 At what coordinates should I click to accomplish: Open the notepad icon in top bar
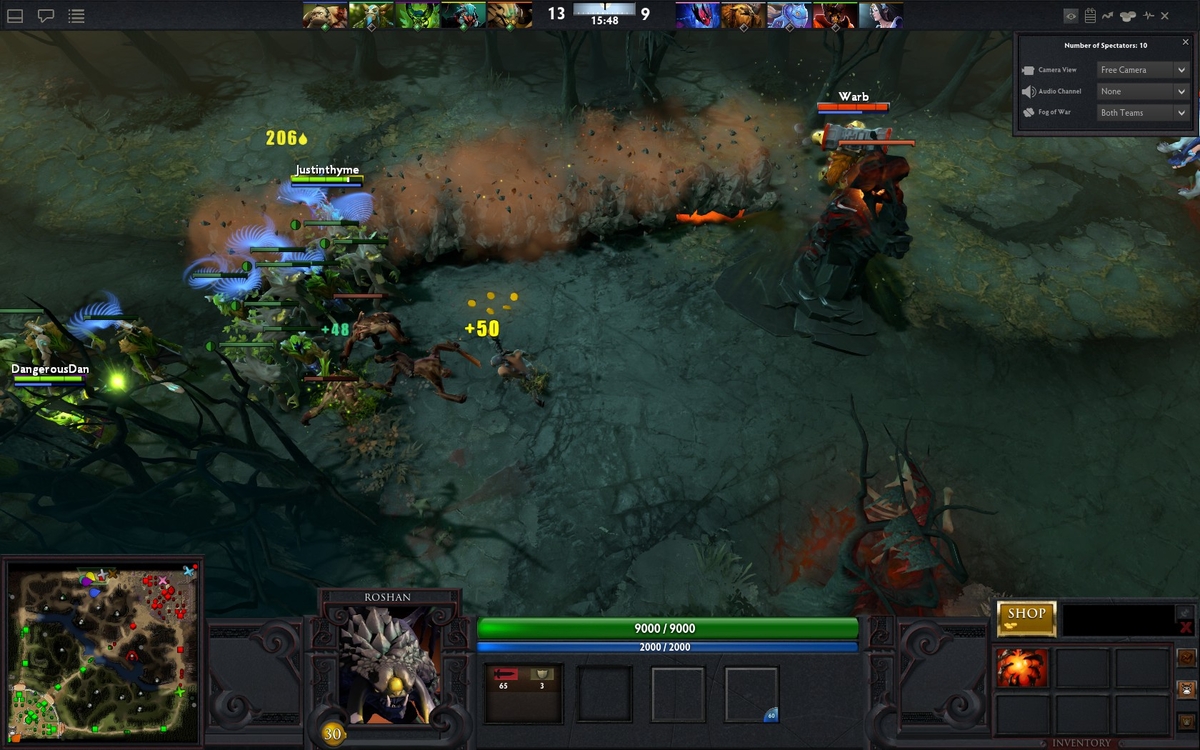coord(1090,16)
